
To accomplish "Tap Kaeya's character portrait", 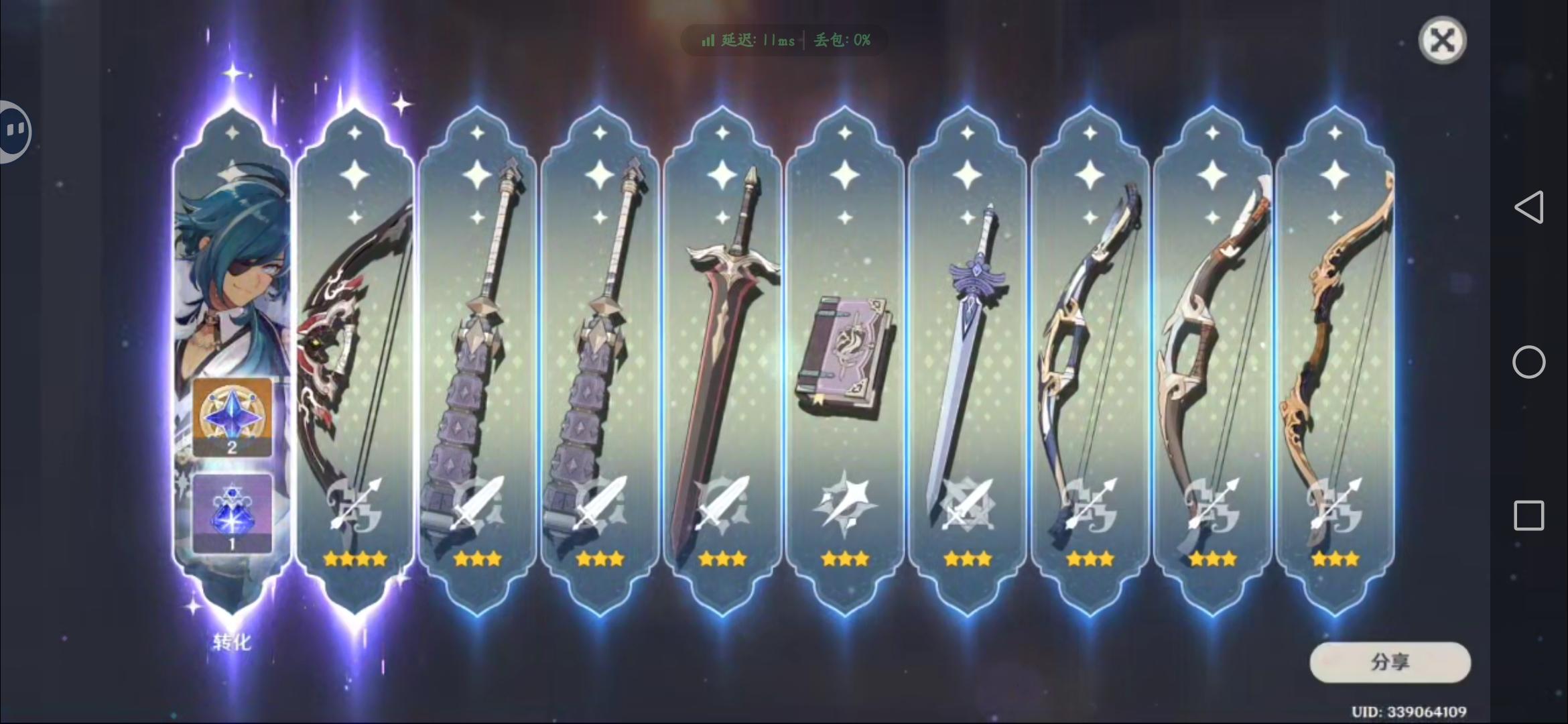I will pos(235,268).
